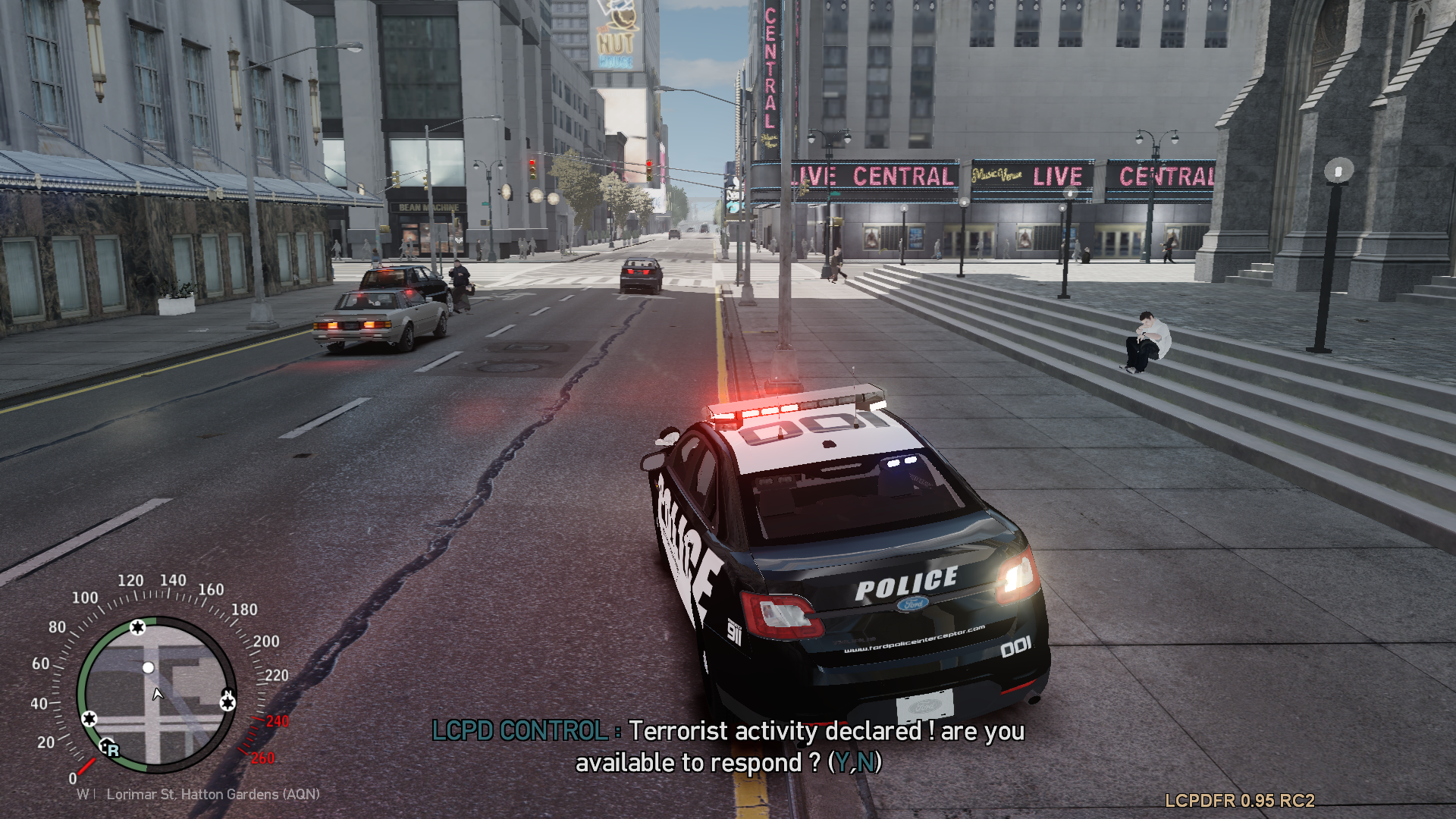Screen dimensions: 1456x819
Task: Select the house blip marked R
Action: [108, 748]
